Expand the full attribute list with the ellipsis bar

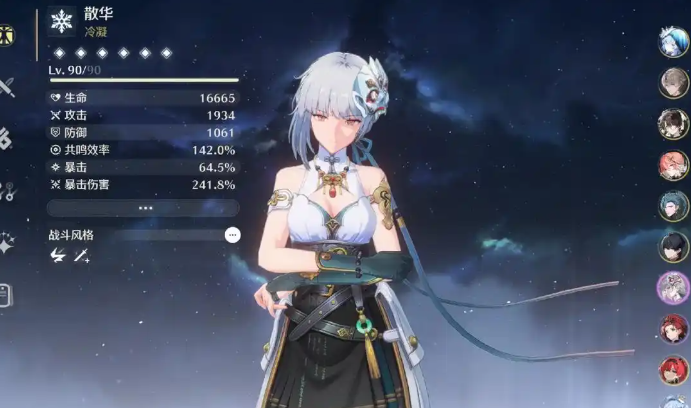click(144, 208)
